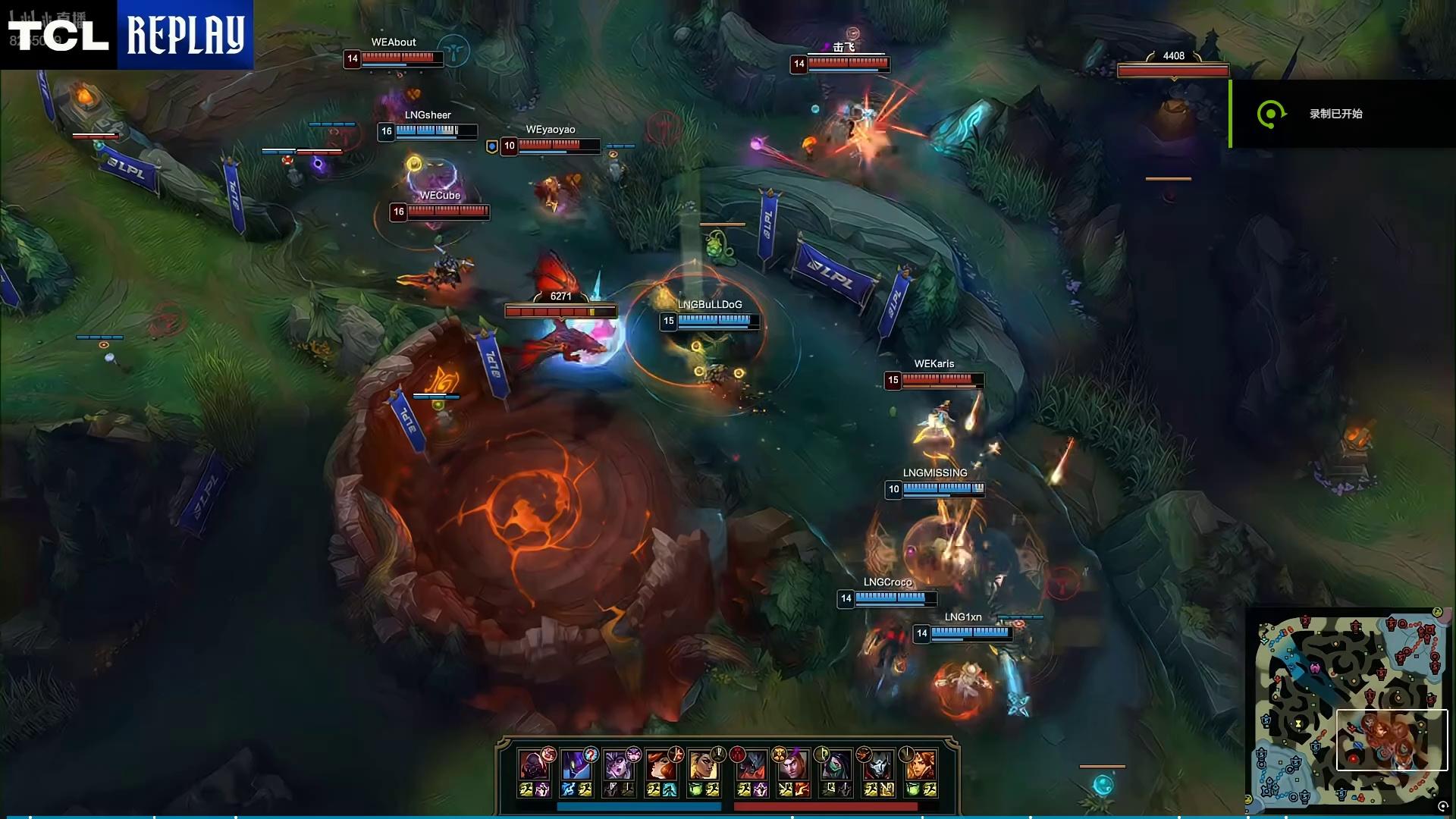Click the purple Baron icon on minimap

tap(1315, 668)
